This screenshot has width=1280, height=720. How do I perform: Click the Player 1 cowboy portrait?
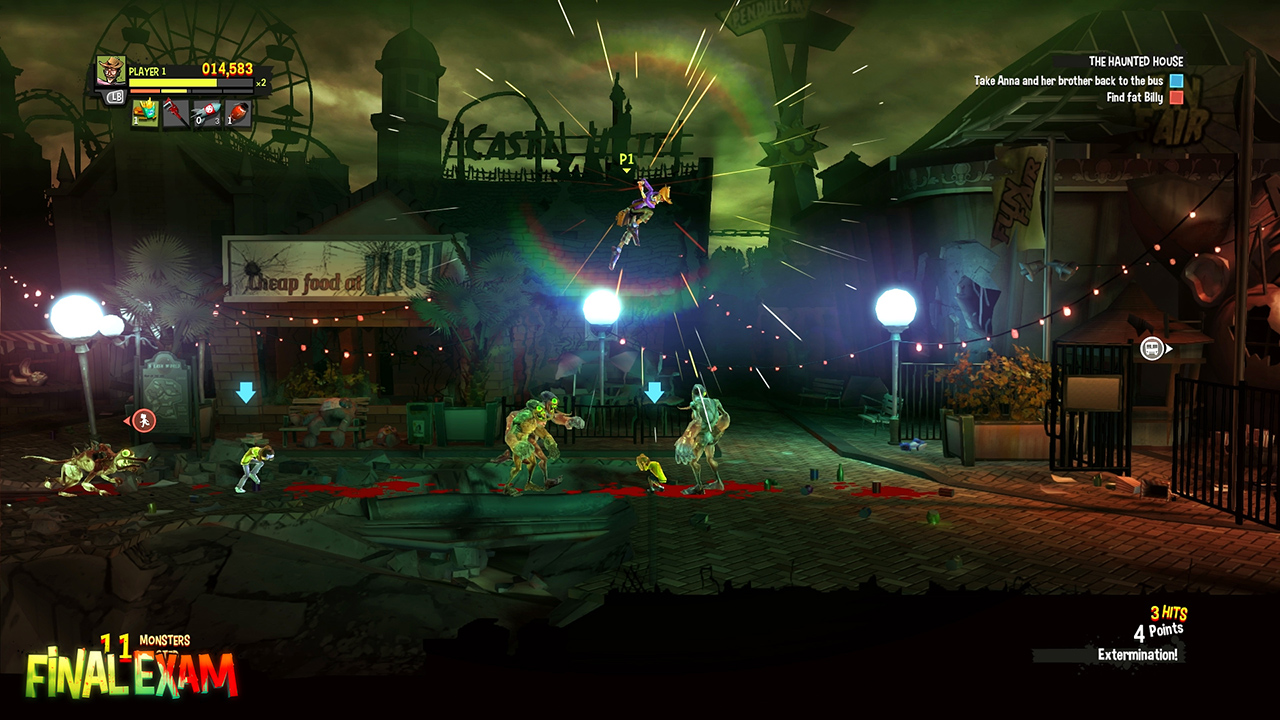(x=111, y=72)
